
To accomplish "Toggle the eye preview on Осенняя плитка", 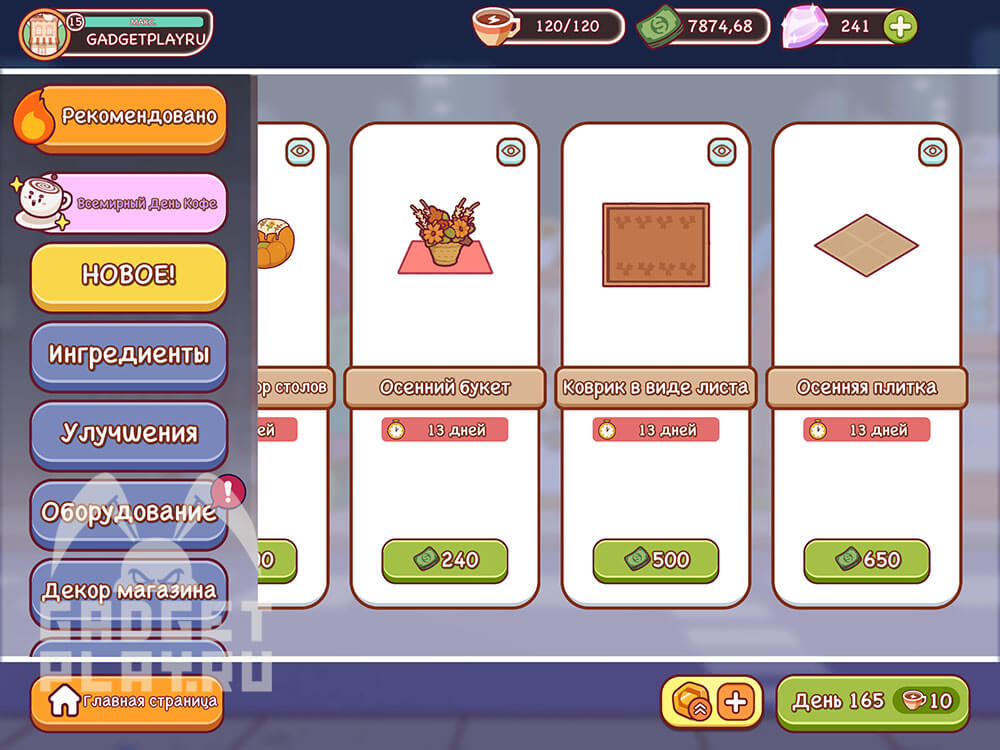I will pos(933,152).
